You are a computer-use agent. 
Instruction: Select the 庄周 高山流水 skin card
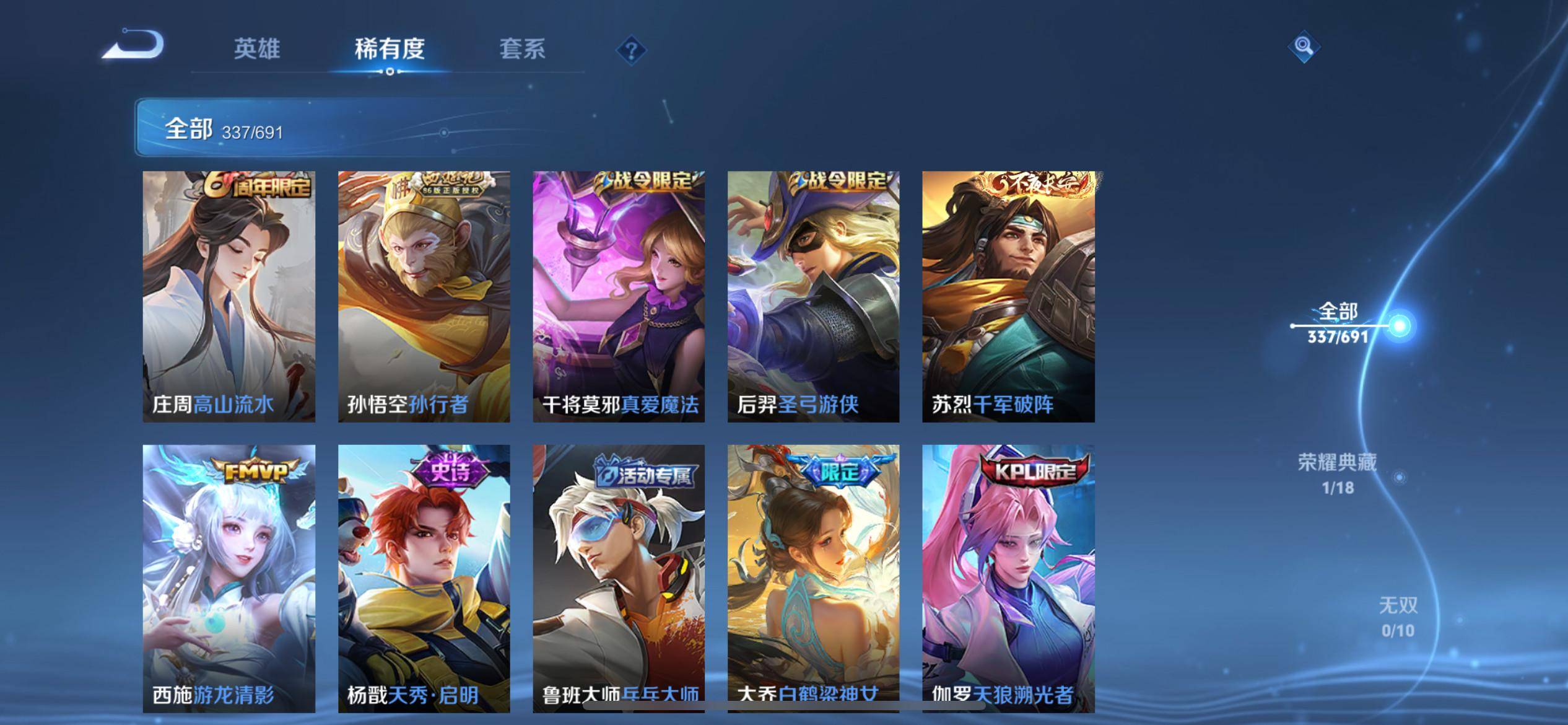[x=229, y=296]
